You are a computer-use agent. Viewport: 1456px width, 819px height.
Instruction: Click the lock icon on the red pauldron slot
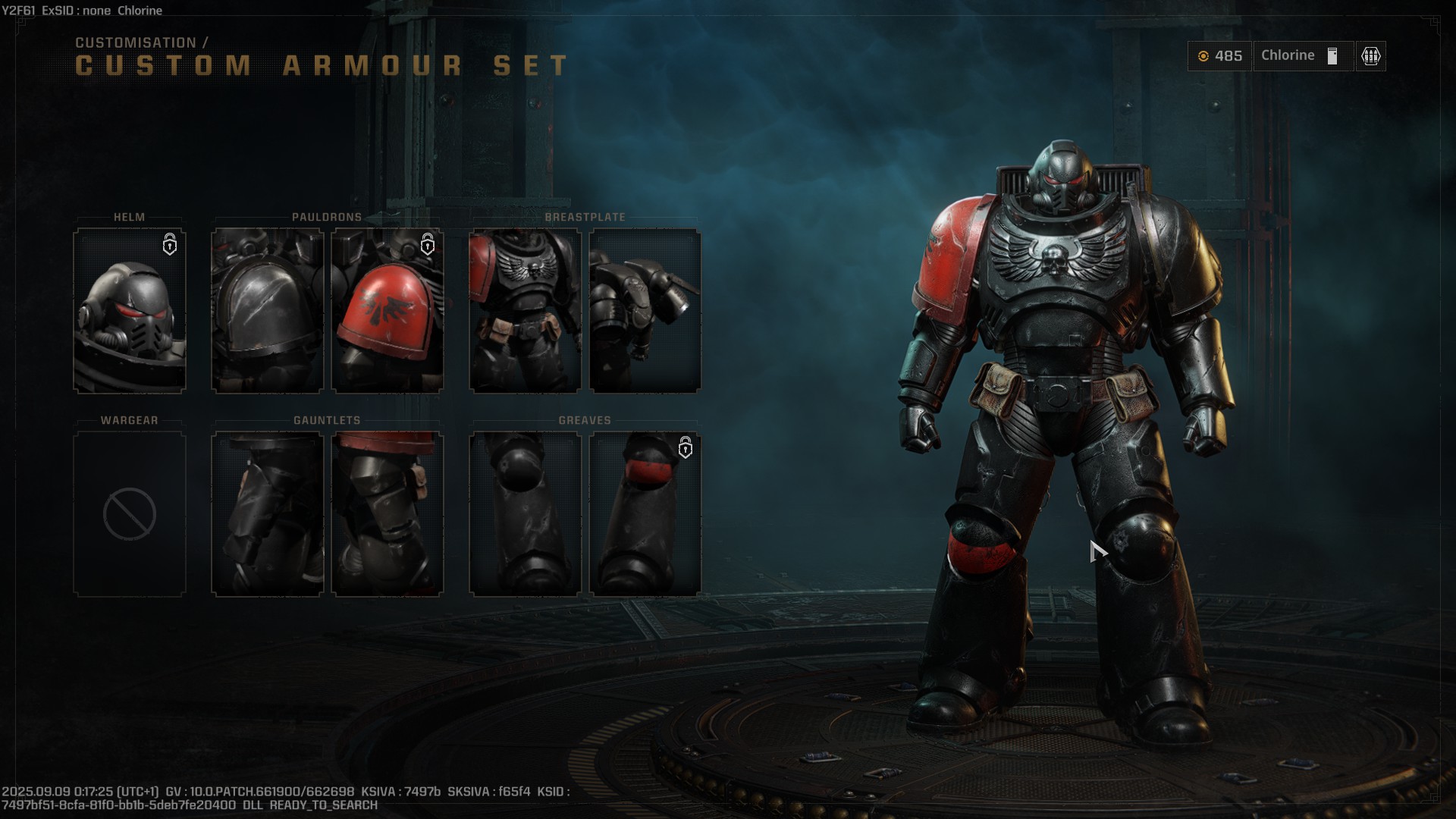428,245
